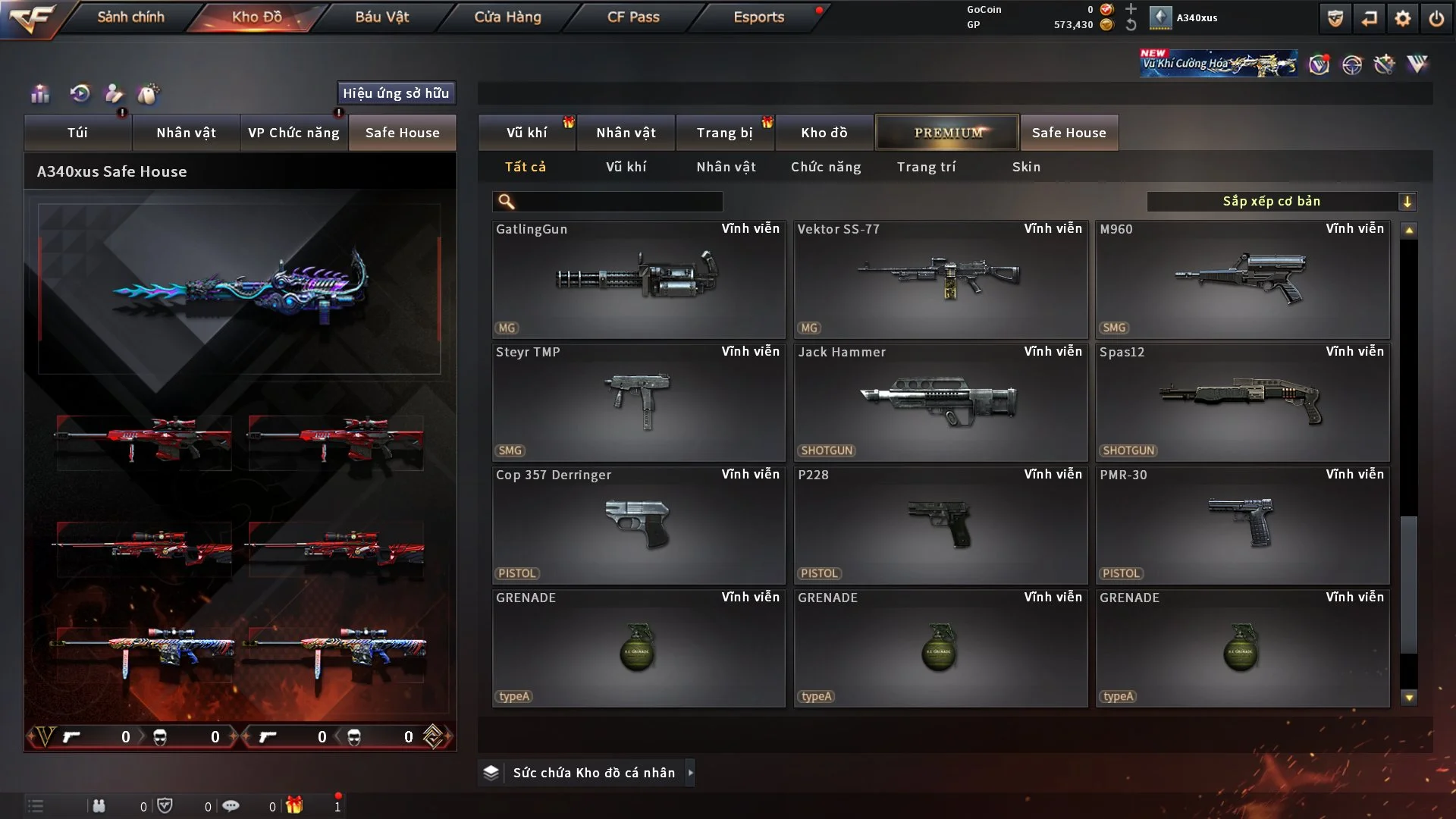The width and height of the screenshot is (1456, 819).
Task: Go to the Cửa Hàng shop
Action: [x=507, y=17]
